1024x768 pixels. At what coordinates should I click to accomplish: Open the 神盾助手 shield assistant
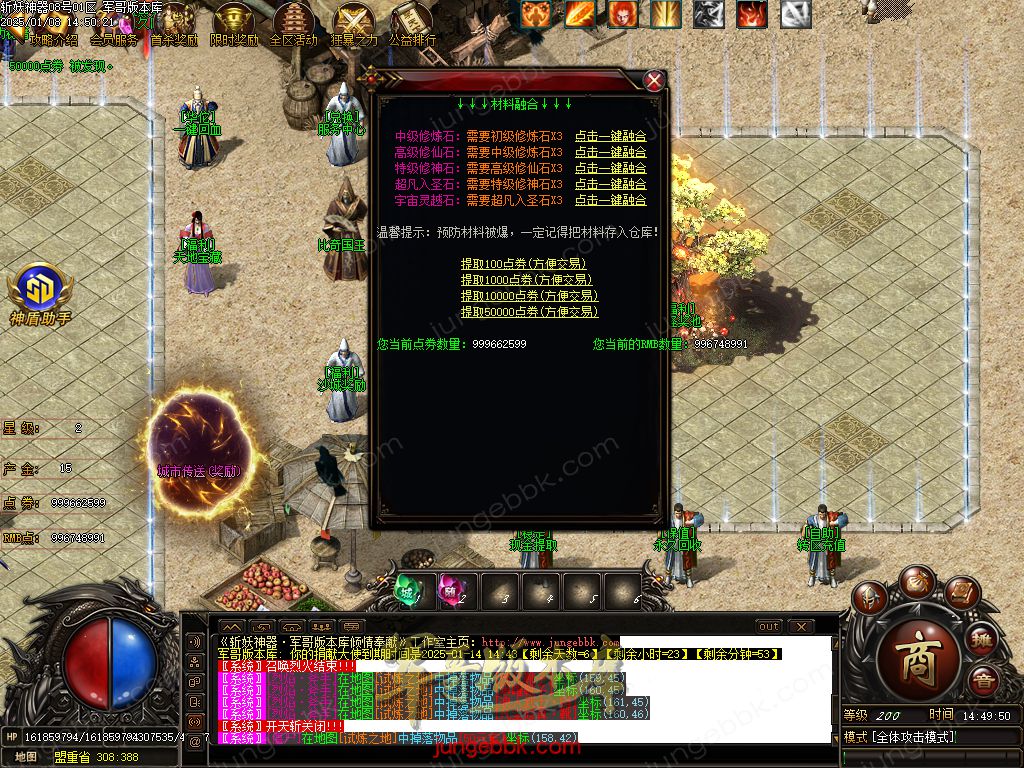tap(40, 293)
